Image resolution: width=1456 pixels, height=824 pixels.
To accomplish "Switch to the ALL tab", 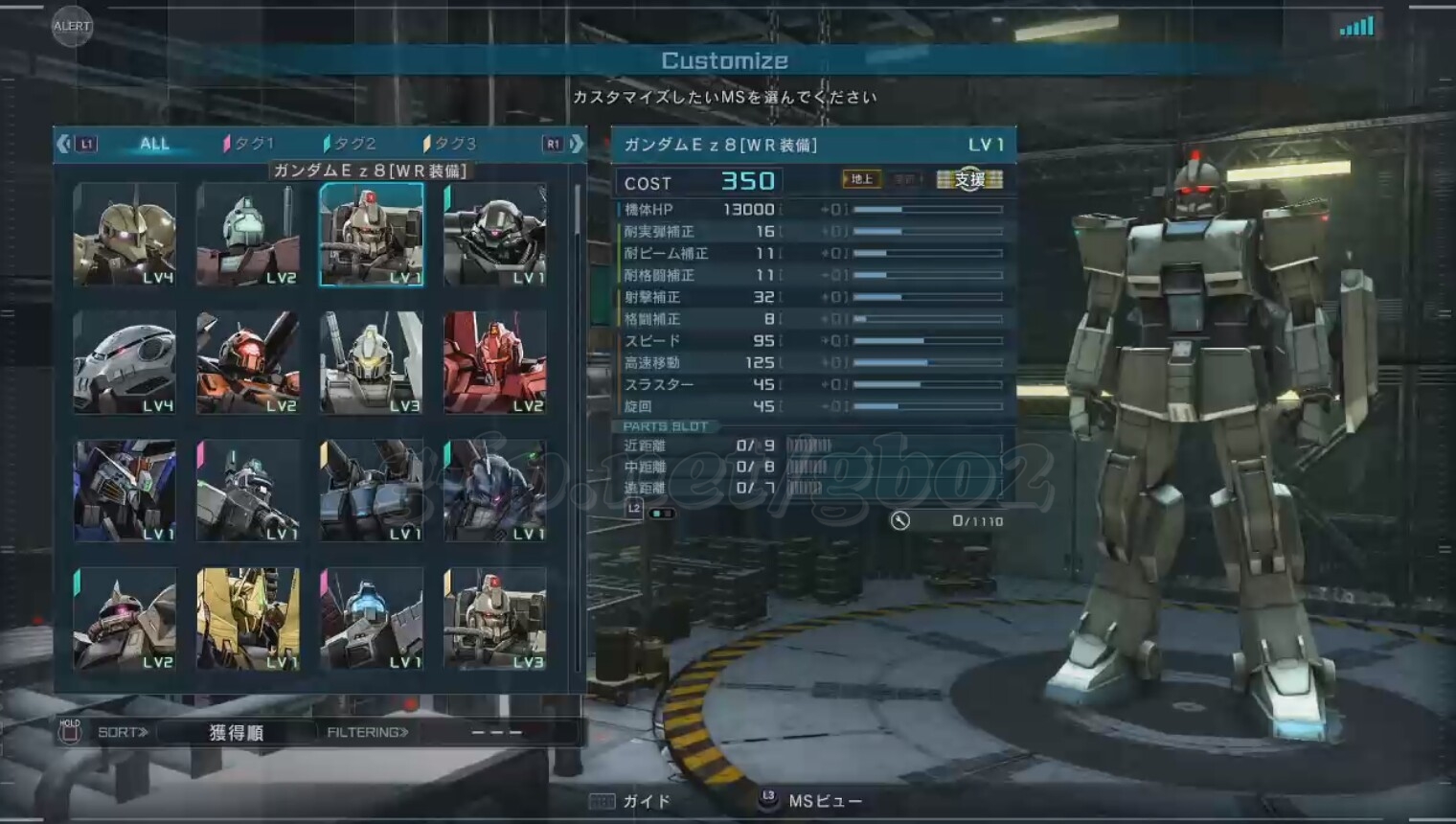I will point(154,144).
